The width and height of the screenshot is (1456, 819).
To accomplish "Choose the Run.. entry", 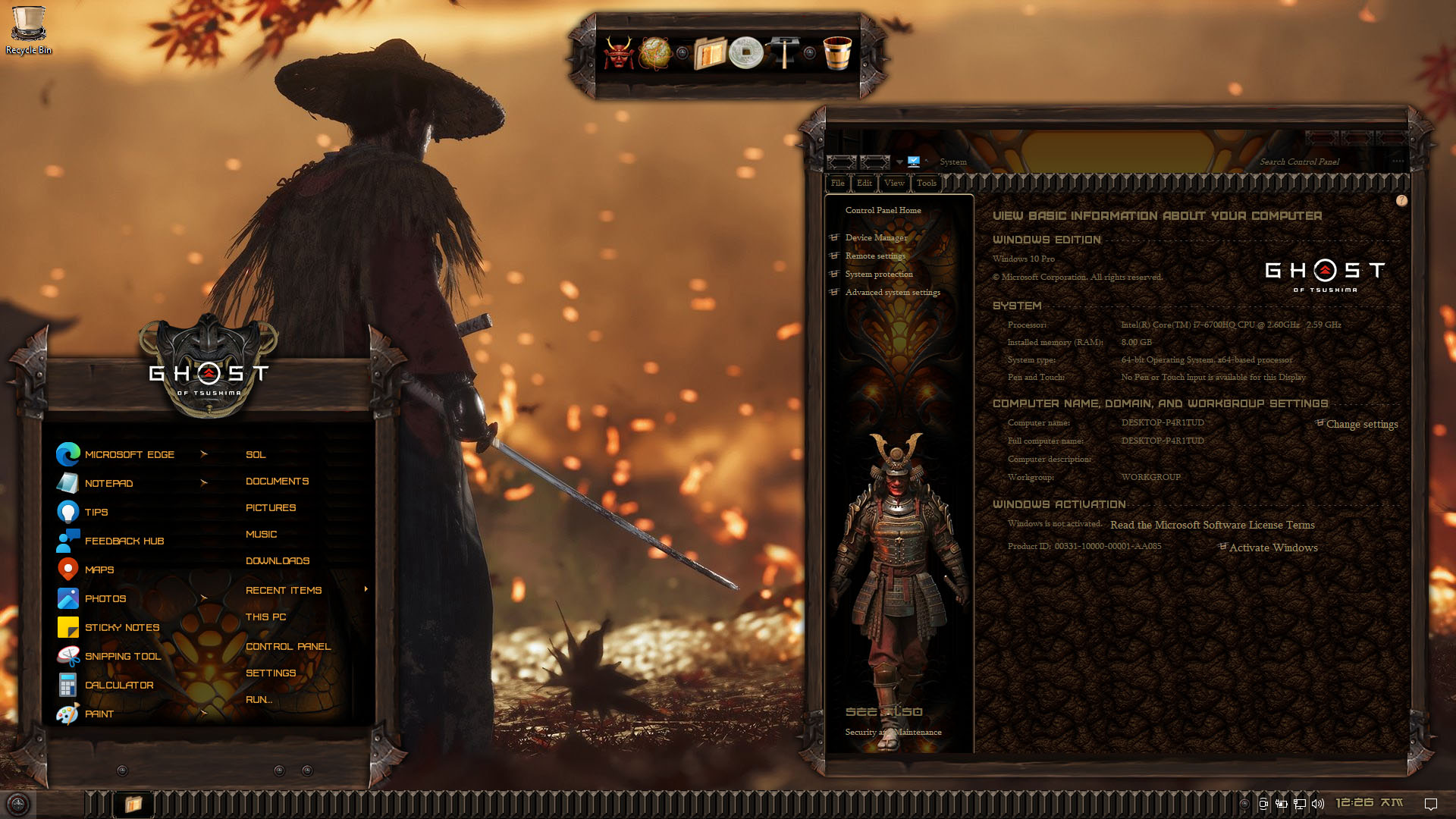I will [259, 699].
